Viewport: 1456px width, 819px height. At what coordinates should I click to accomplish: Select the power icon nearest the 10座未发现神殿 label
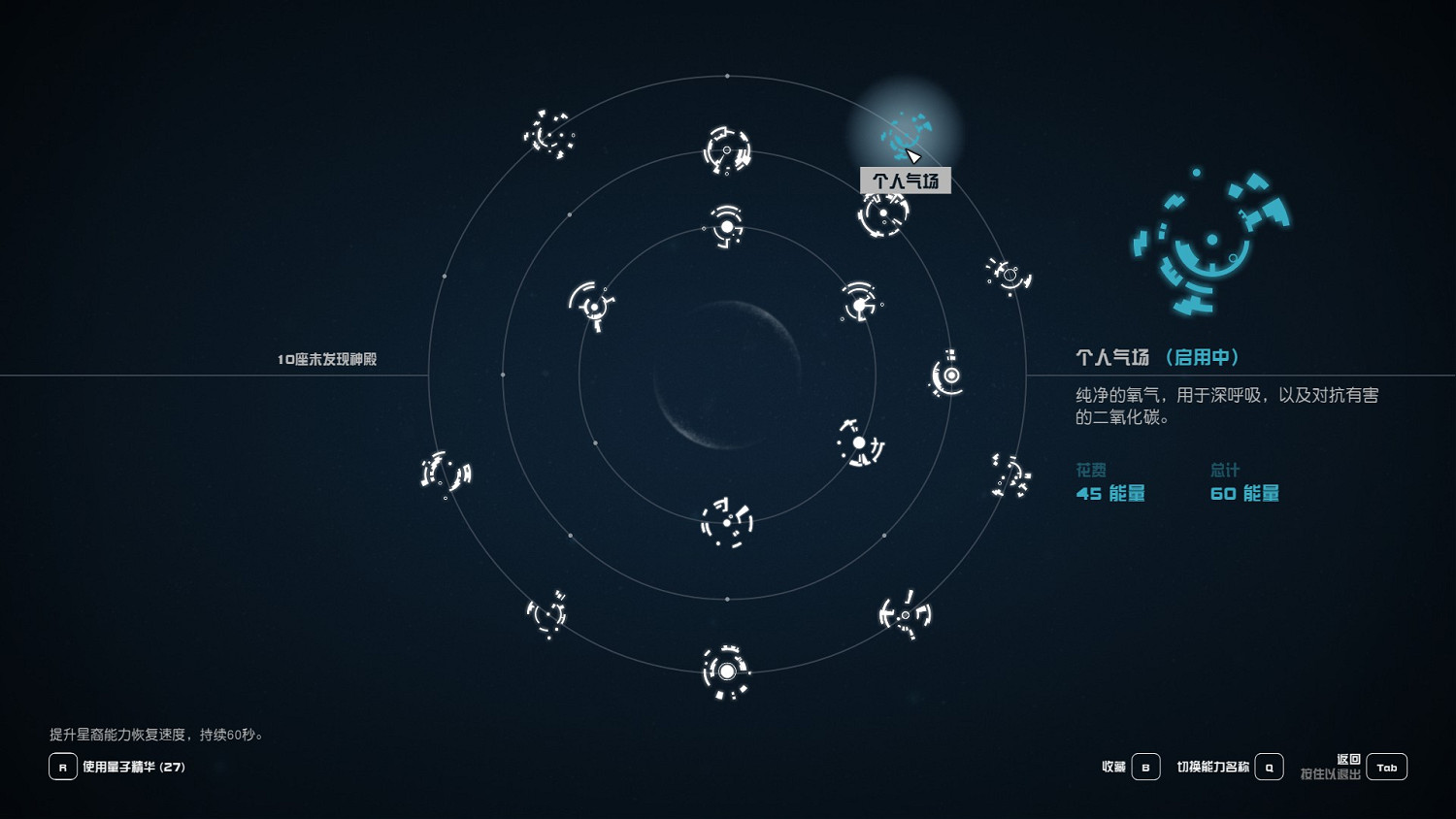click(447, 474)
